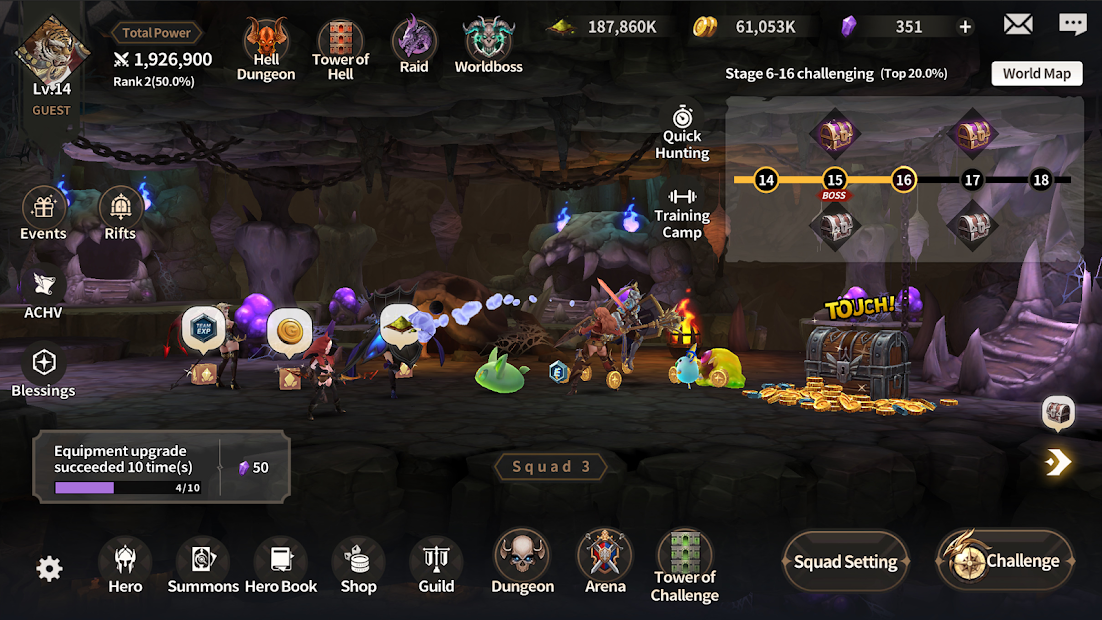Open the Hero menu

tap(125, 566)
